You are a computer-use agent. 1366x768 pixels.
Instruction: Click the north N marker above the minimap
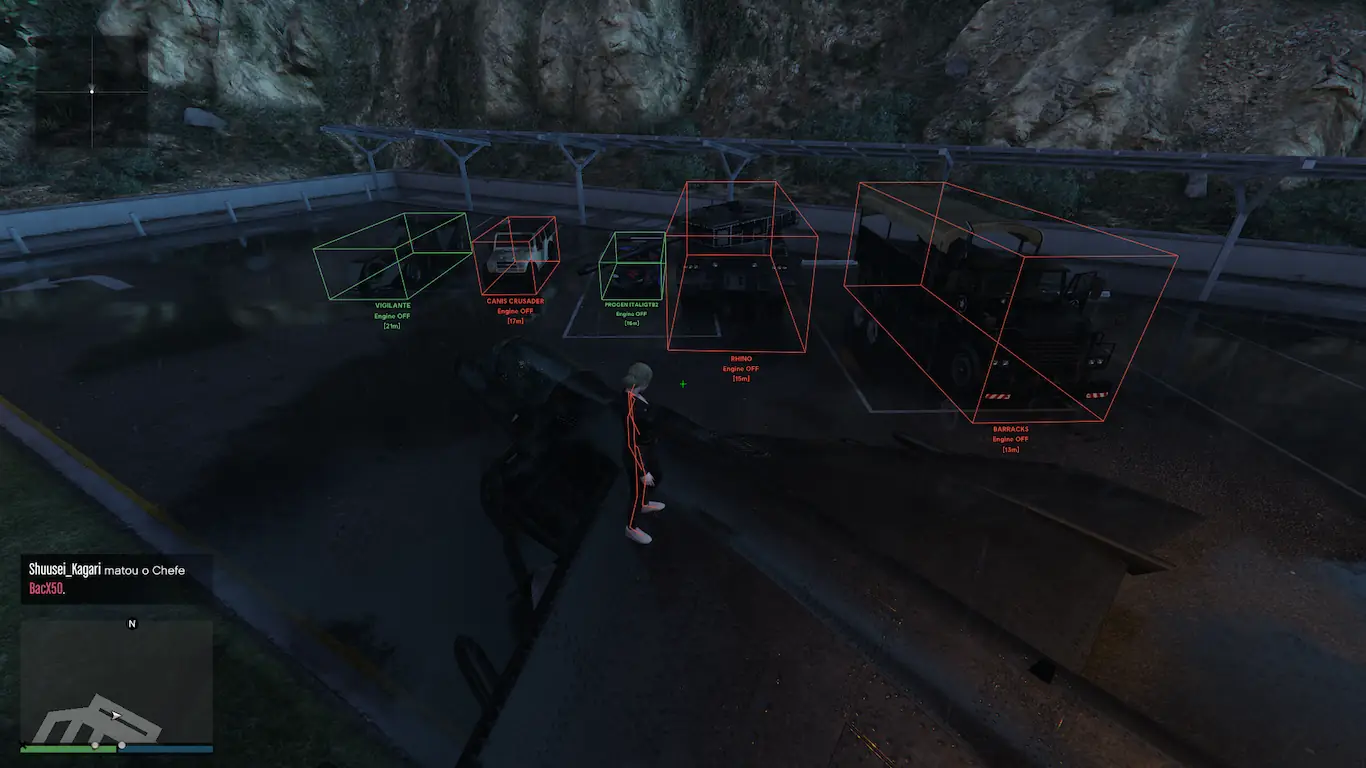tap(131, 624)
